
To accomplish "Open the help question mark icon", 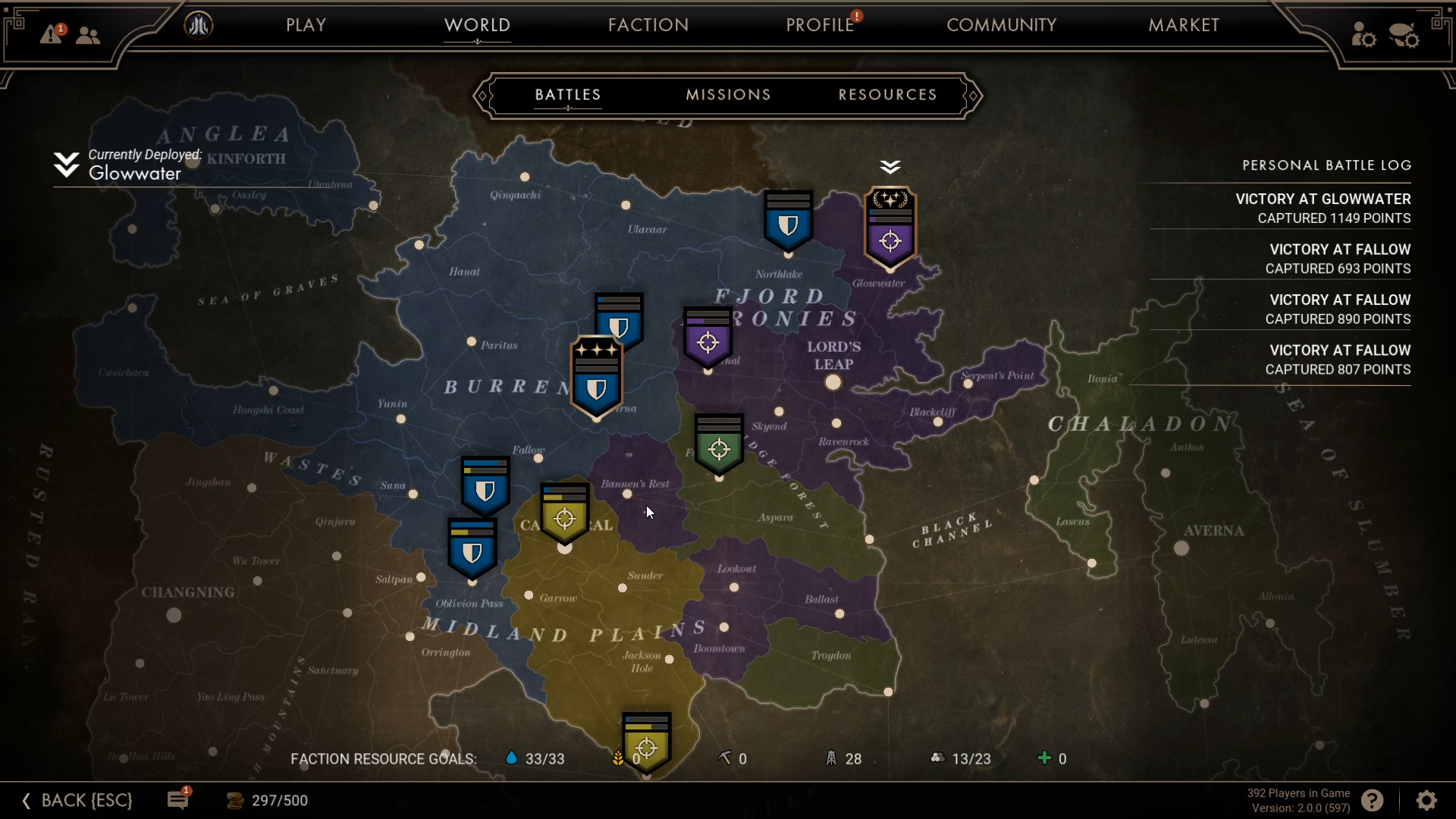I will point(1372,800).
